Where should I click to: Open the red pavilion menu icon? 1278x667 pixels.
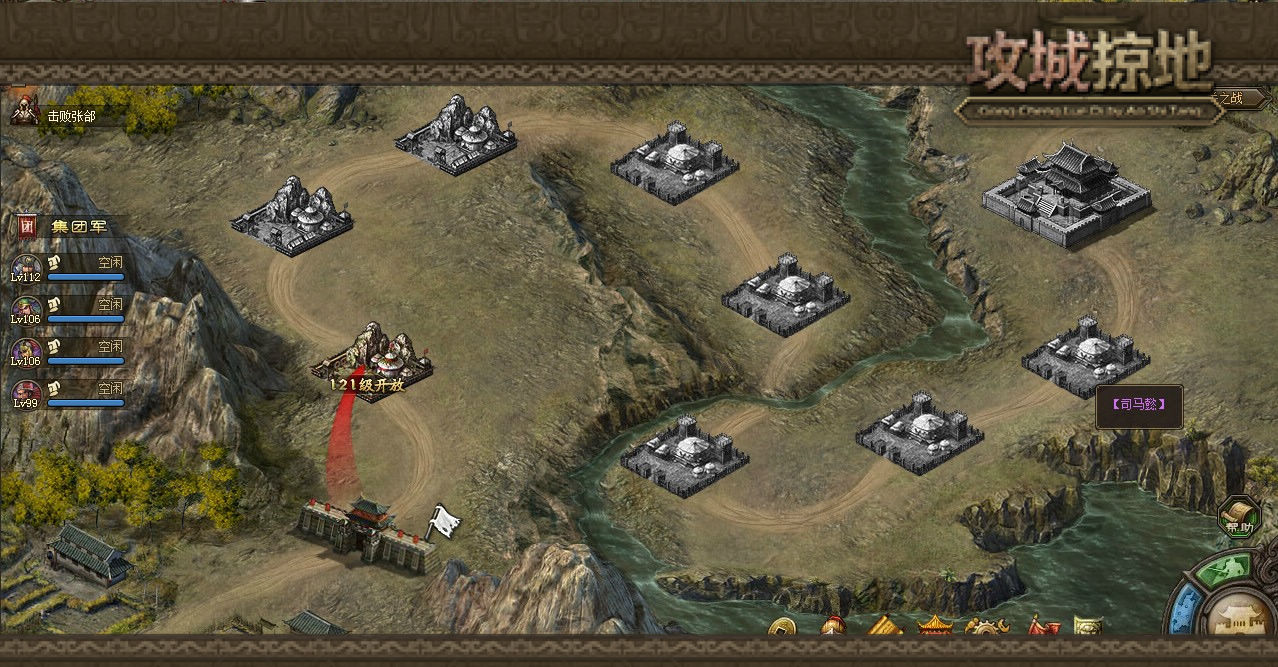coord(935,628)
